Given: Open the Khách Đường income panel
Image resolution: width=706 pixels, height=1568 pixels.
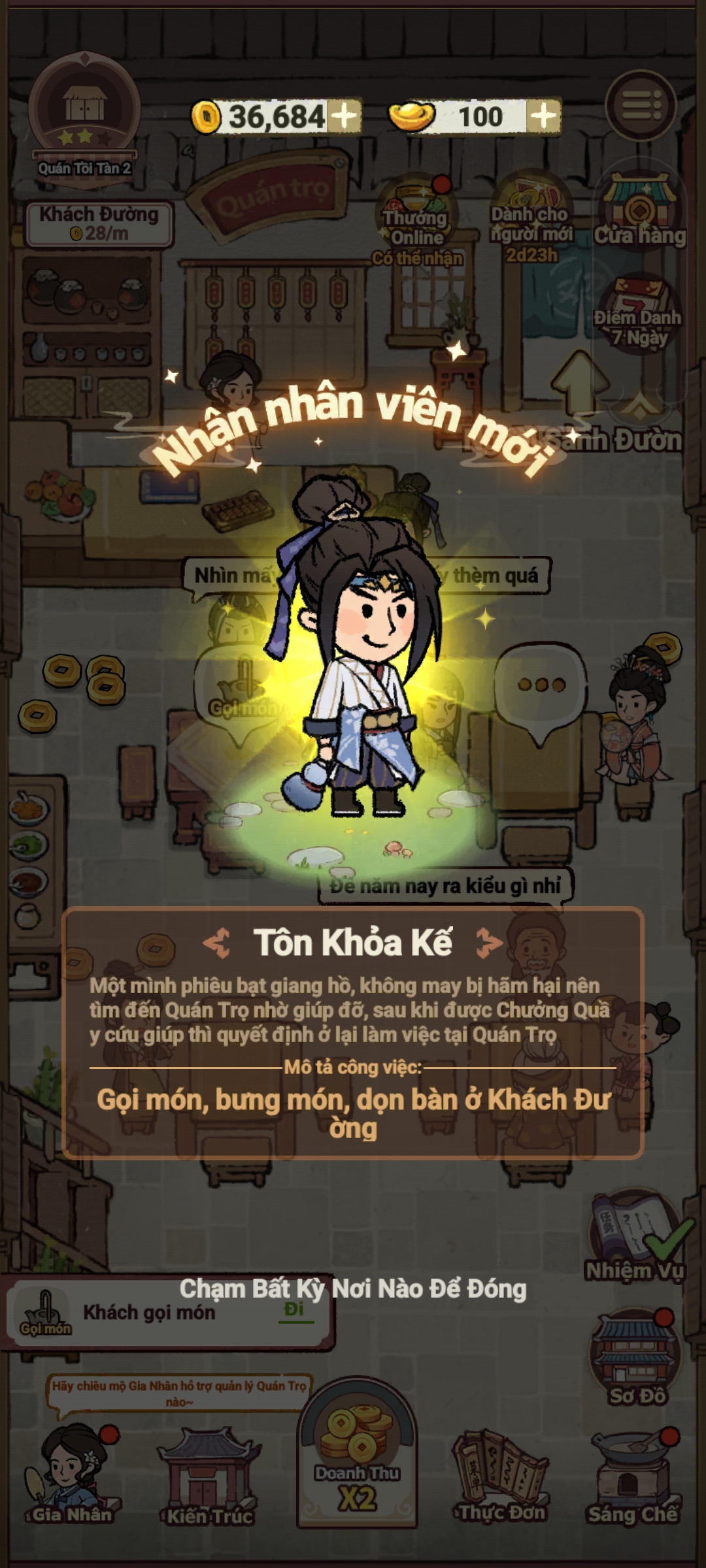Looking at the screenshot, I should 99,223.
